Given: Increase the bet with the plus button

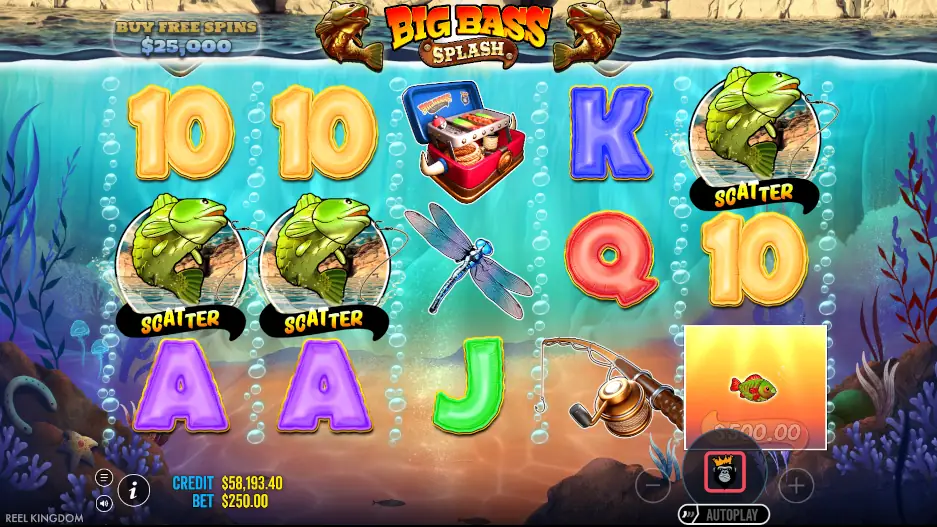Looking at the screenshot, I should [796, 487].
